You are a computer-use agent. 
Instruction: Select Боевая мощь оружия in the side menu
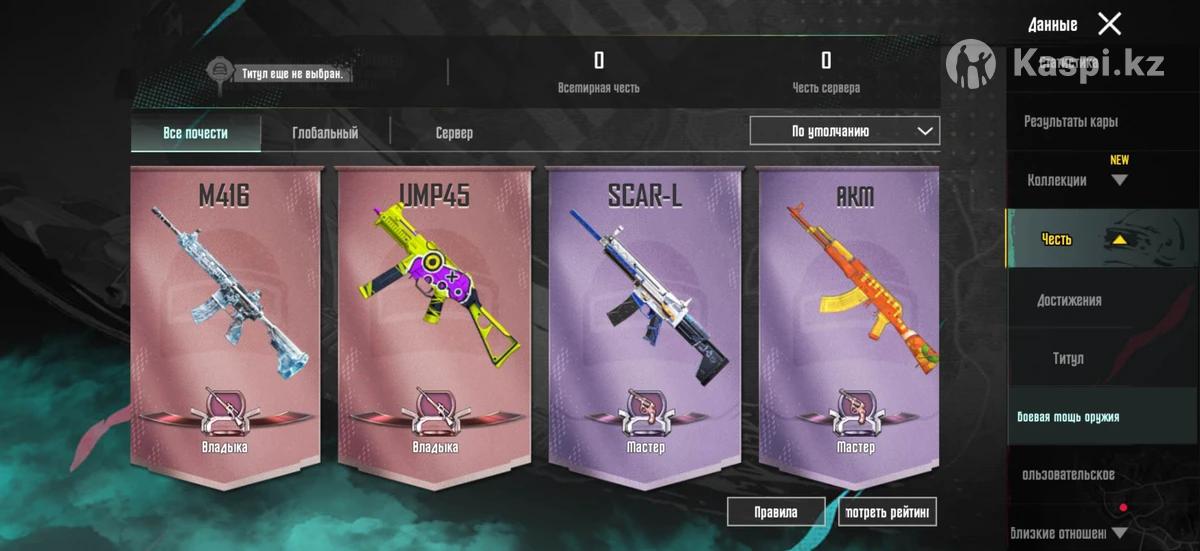[1068, 417]
